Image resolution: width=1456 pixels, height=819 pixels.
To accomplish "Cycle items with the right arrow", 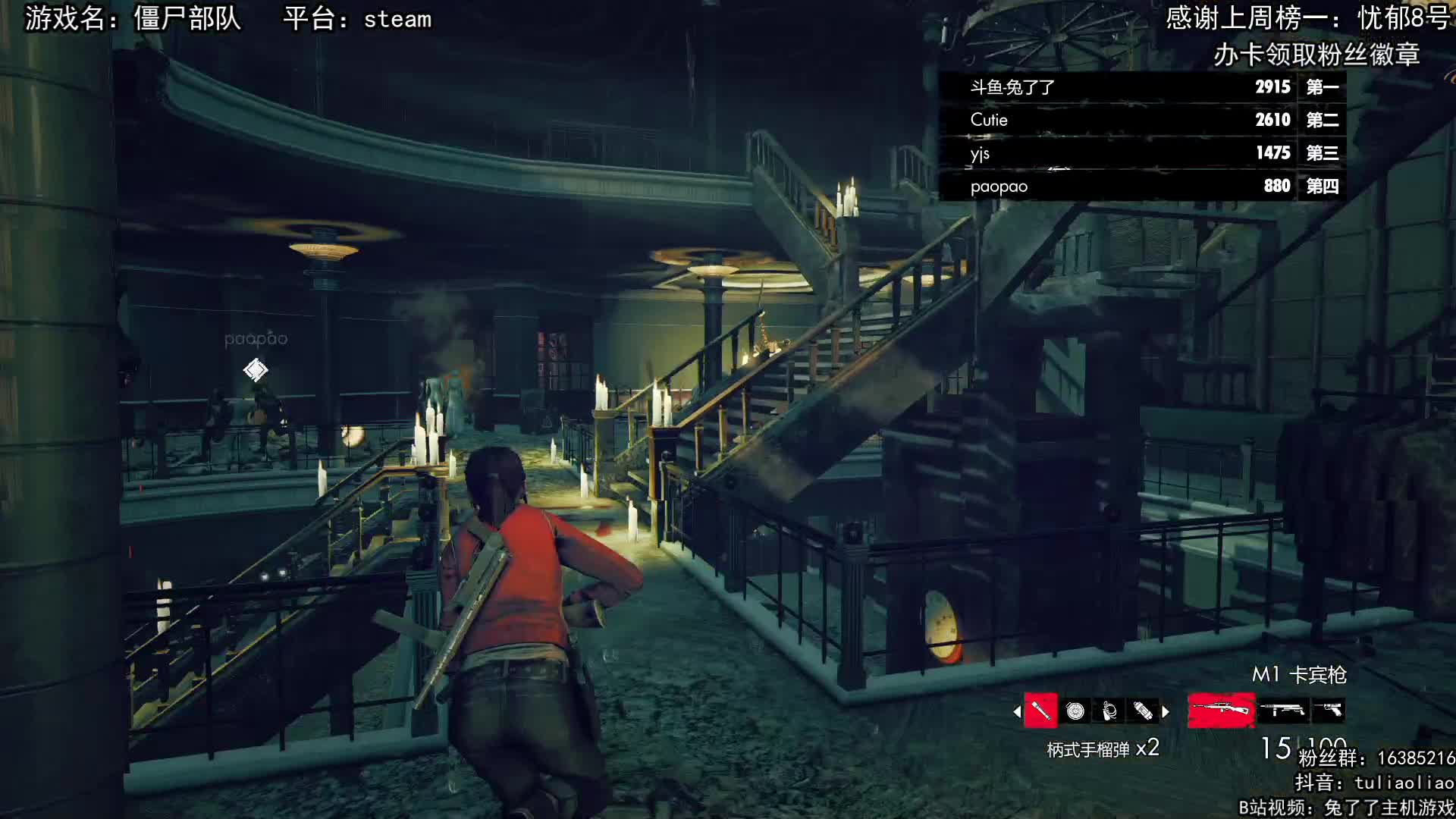I will 1166,711.
